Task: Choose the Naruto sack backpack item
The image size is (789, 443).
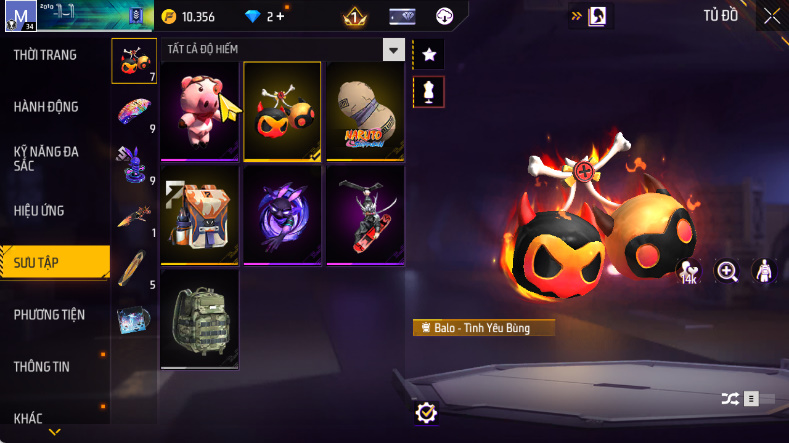Action: point(365,110)
